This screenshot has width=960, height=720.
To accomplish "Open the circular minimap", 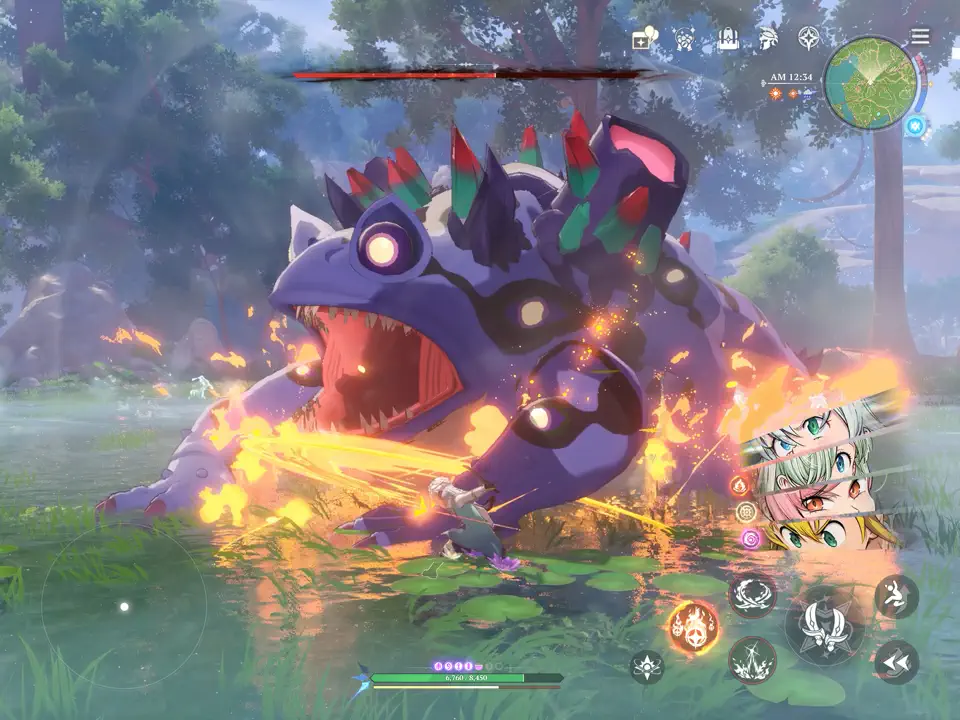I will (870, 82).
